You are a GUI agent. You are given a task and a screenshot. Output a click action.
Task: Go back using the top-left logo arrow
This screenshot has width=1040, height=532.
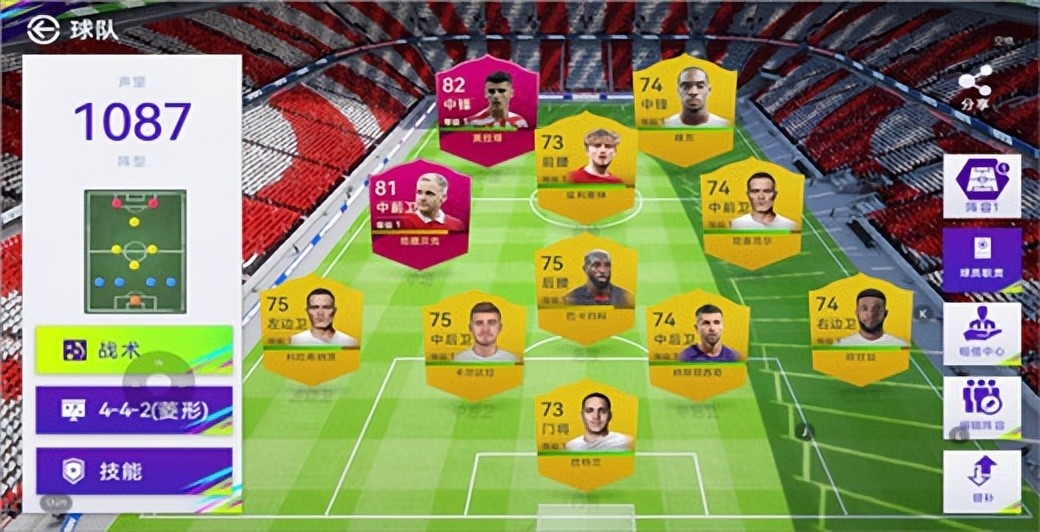tap(42, 28)
